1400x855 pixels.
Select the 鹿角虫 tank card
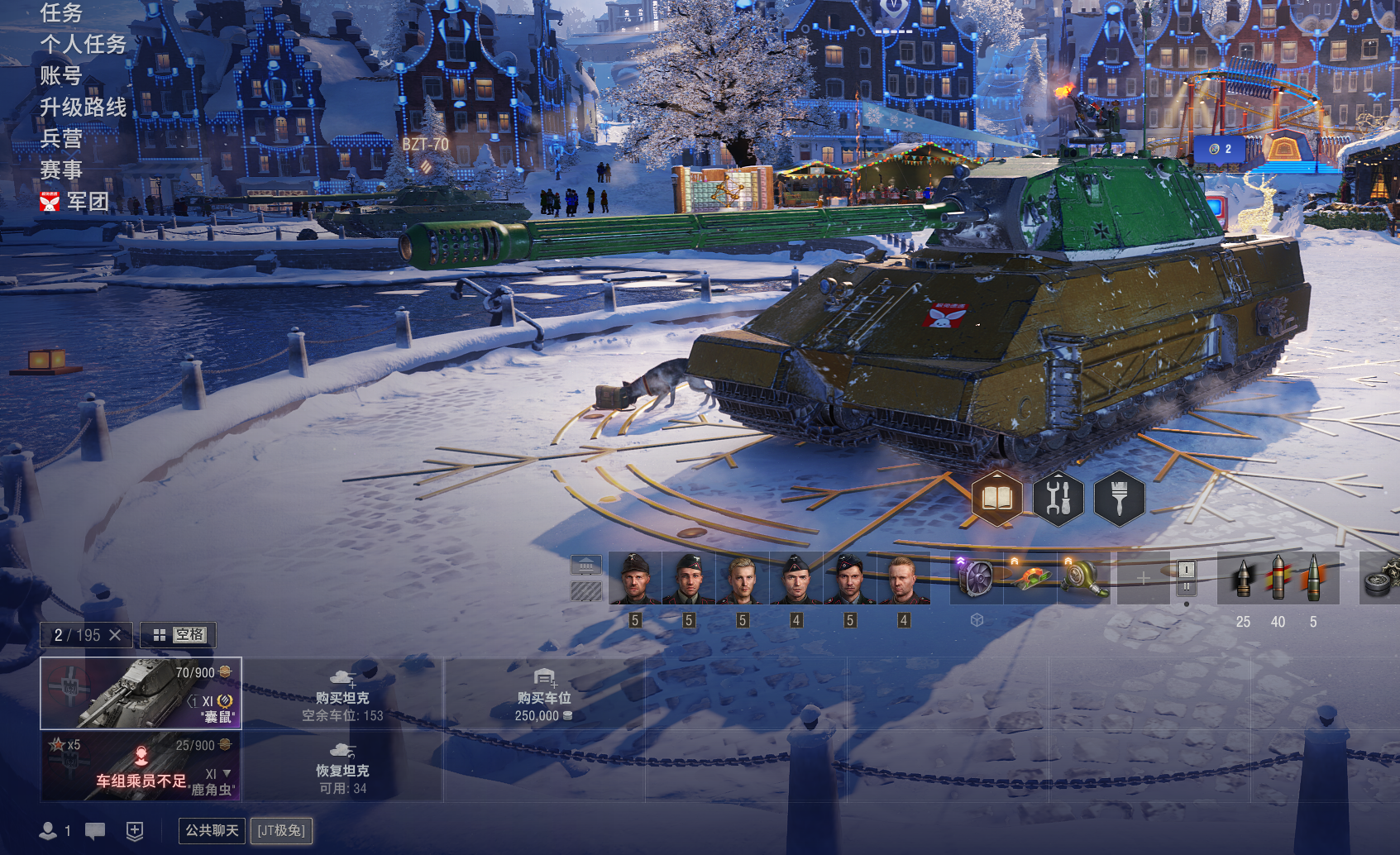pos(141,766)
